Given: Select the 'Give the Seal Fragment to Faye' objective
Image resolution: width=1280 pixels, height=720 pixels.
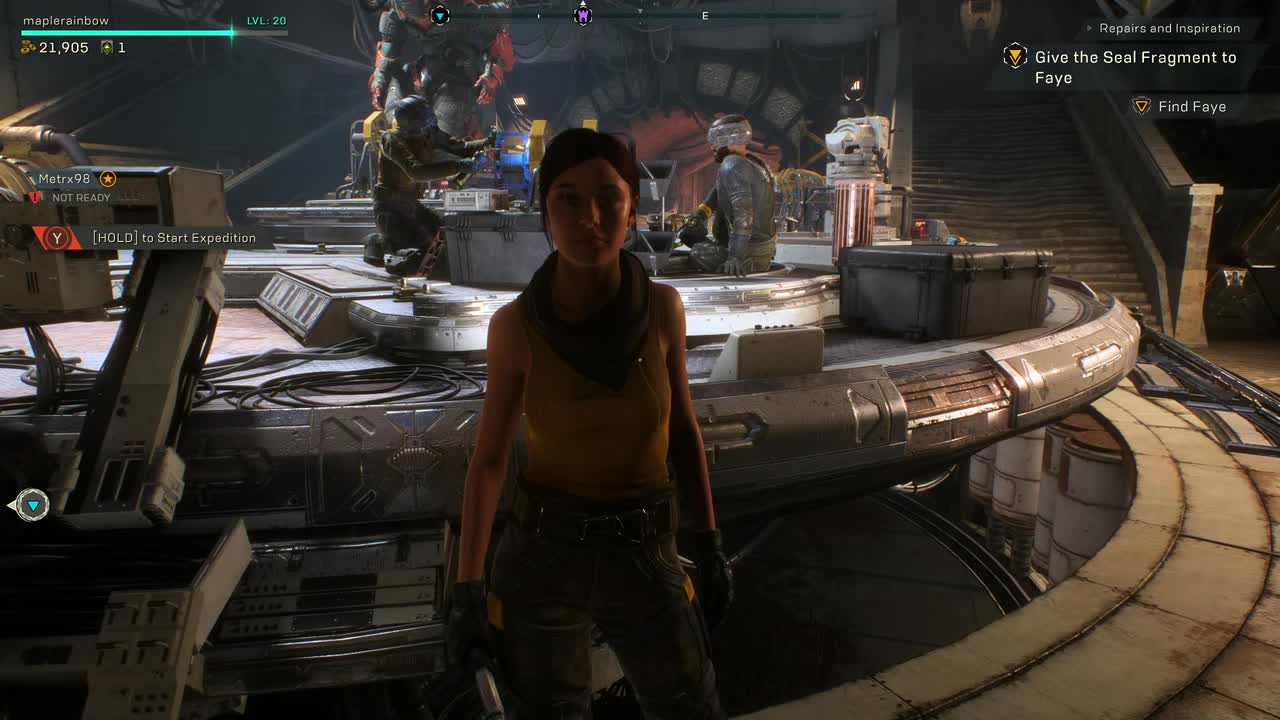Looking at the screenshot, I should [1134, 67].
